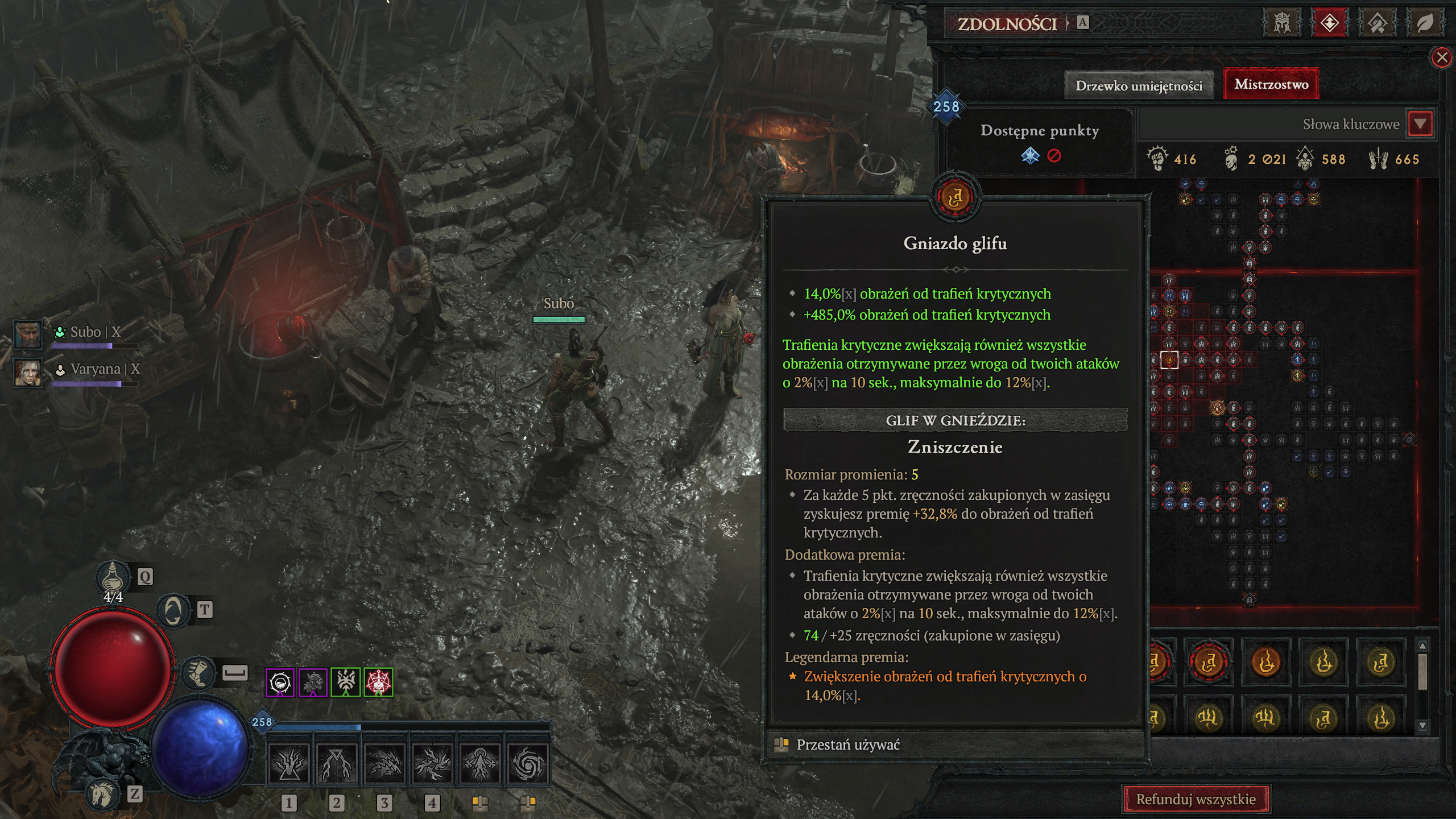Summon the mount via the horse icon
The image size is (1456, 819).
(x=103, y=794)
